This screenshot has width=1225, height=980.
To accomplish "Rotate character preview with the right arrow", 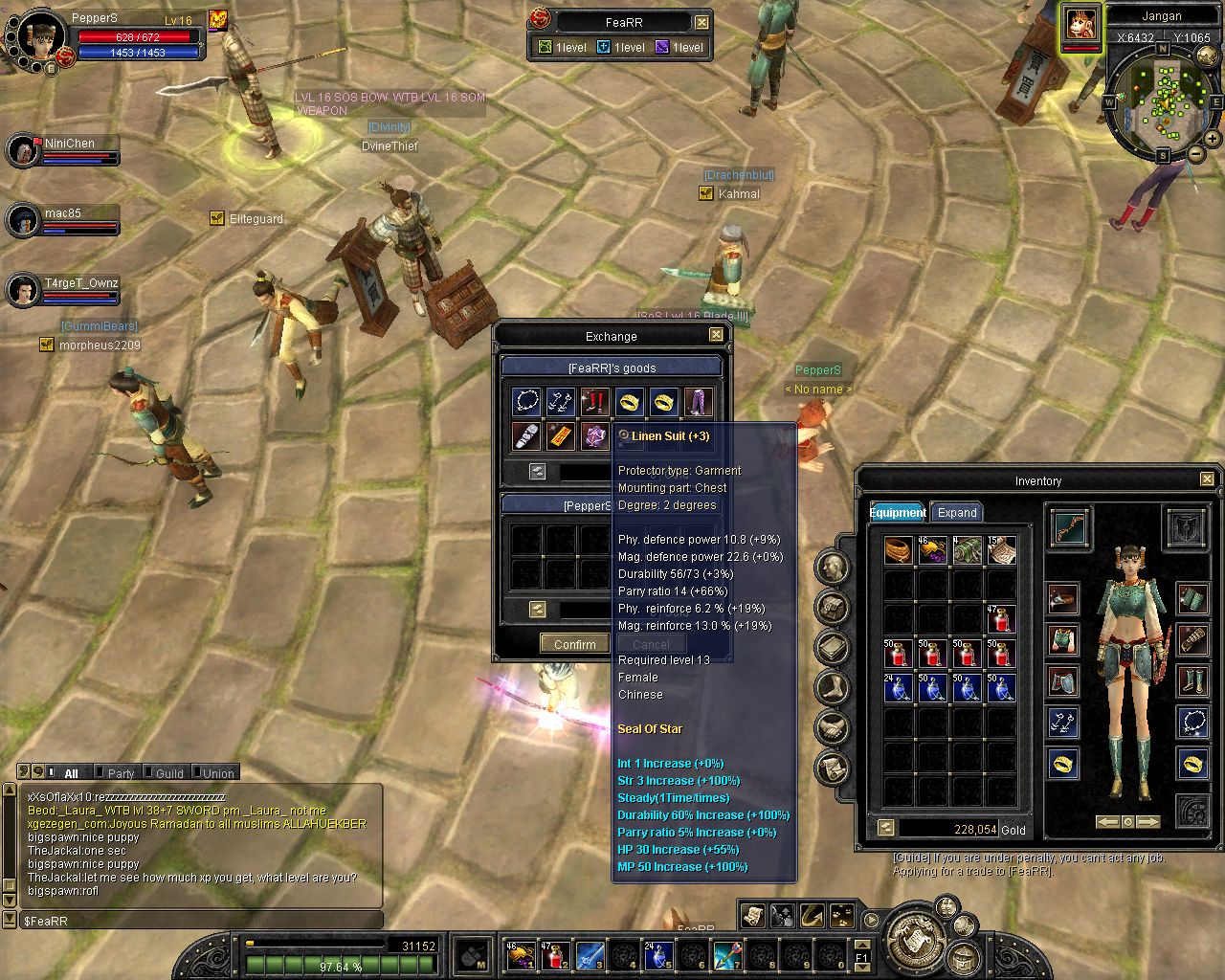I will click(x=1147, y=822).
